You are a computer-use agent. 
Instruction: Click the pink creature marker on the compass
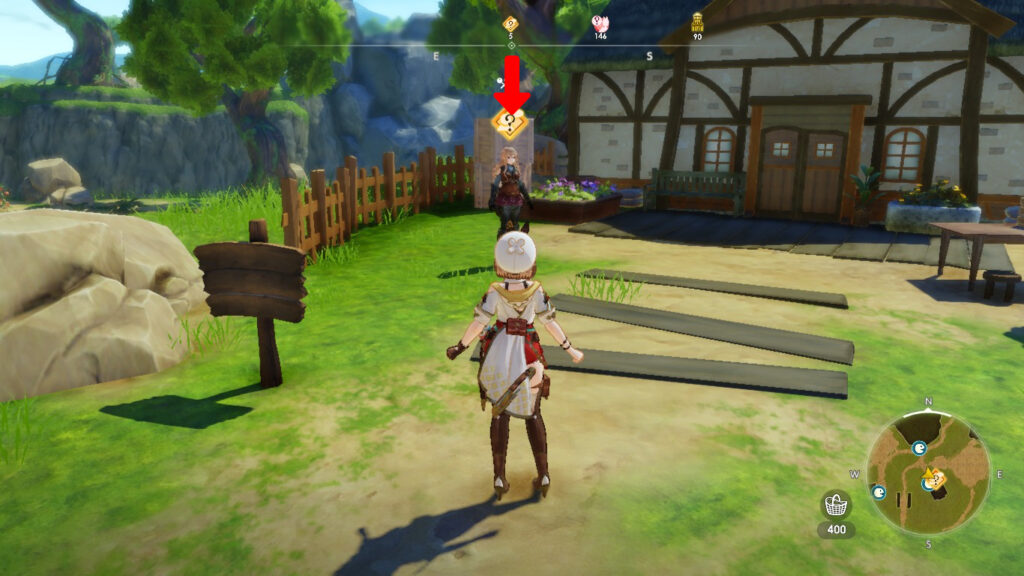click(600, 24)
